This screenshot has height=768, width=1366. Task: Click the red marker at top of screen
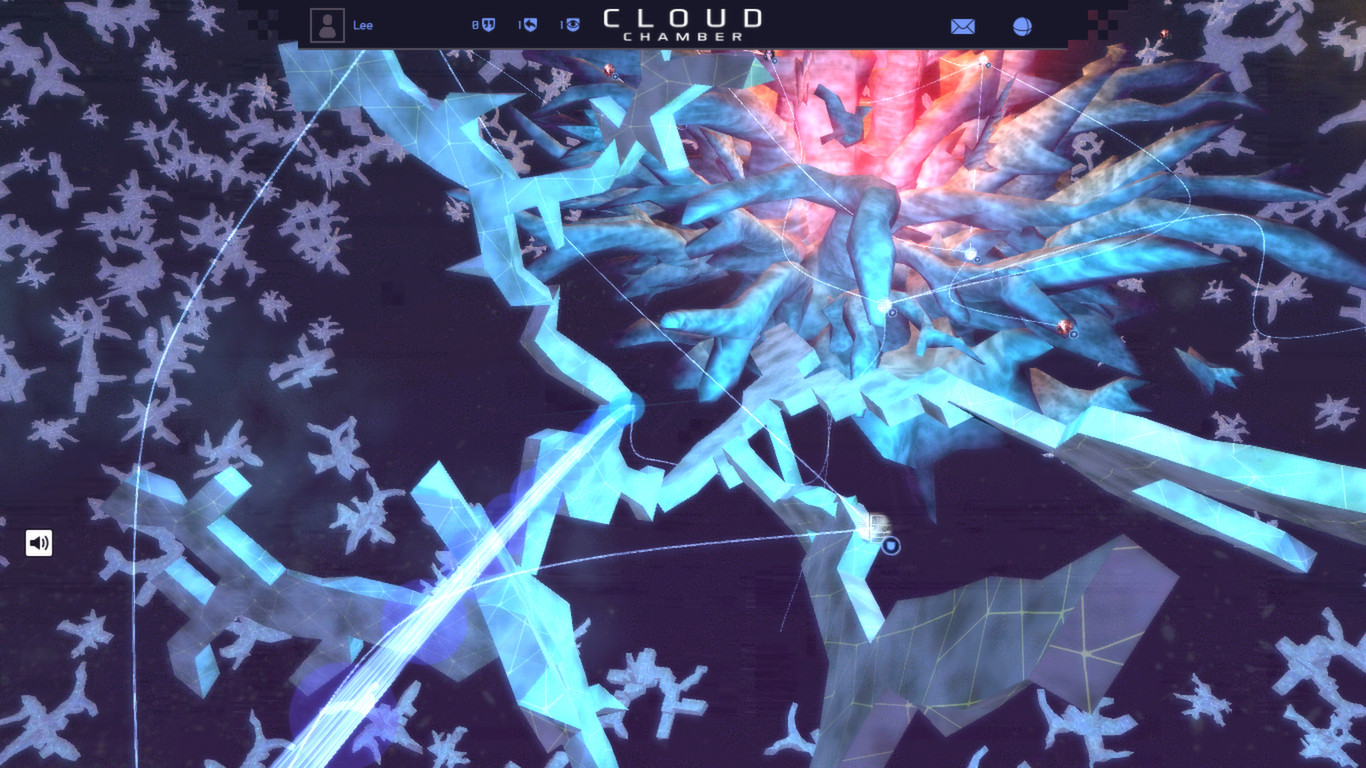[x=608, y=68]
